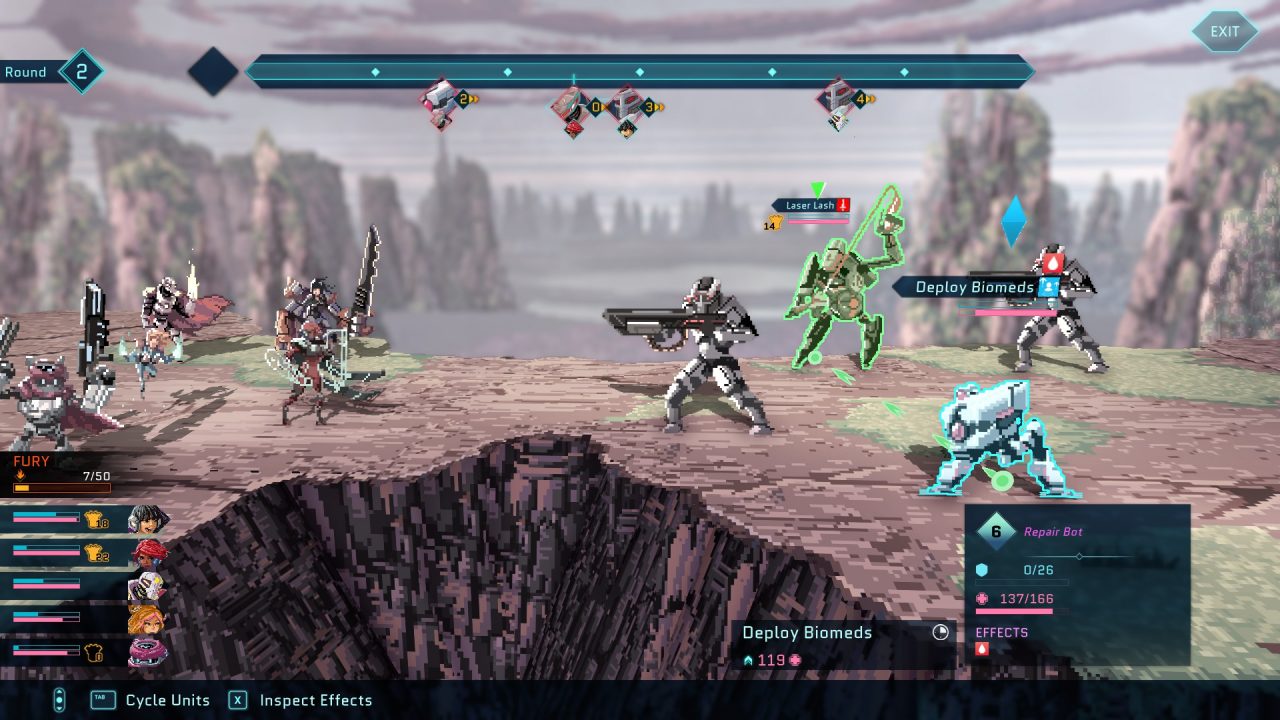This screenshot has width=1280, height=720.
Task: Select the black-haired hero party portrait
Action: (x=148, y=519)
